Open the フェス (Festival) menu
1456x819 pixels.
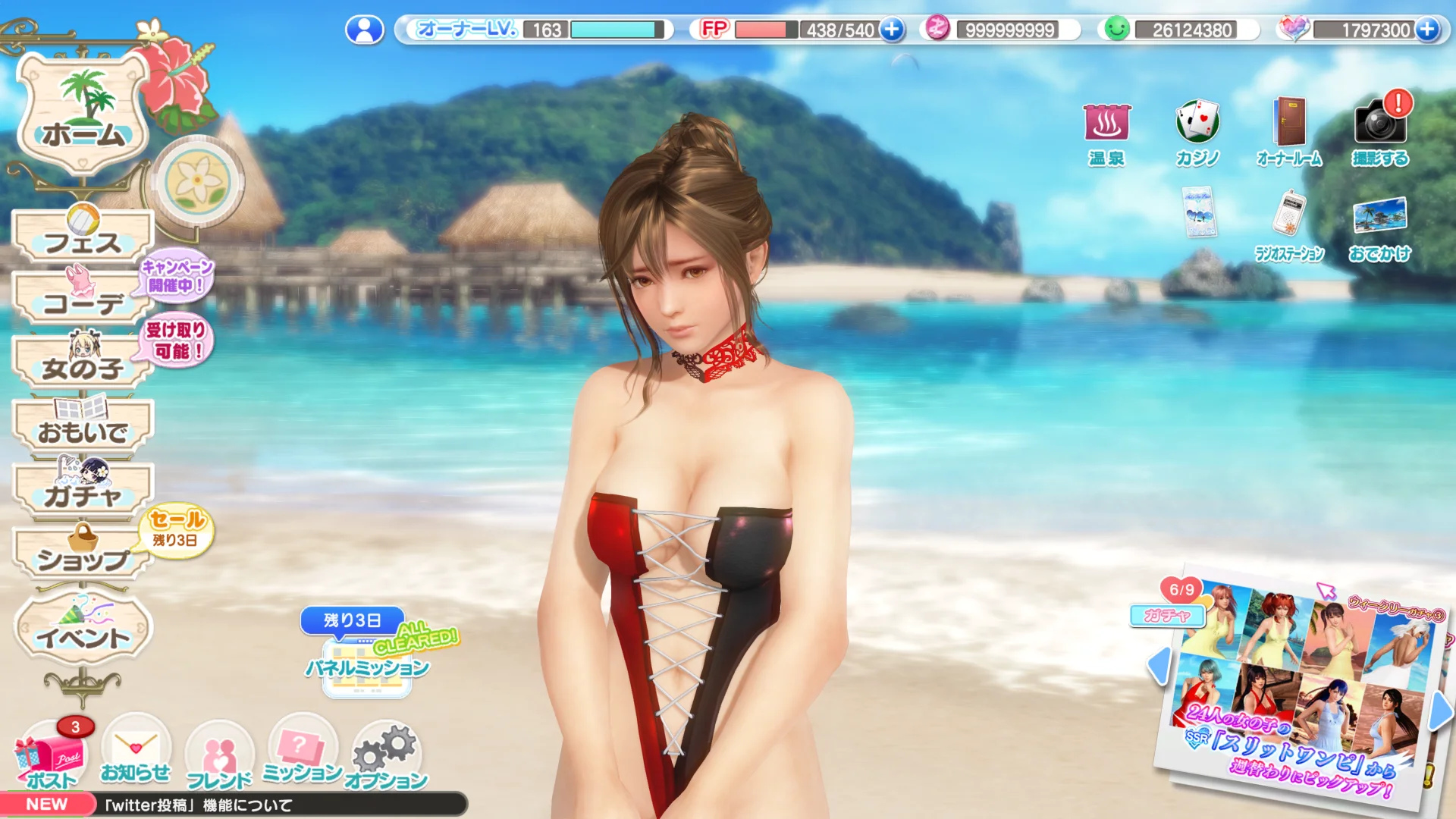[x=83, y=240]
